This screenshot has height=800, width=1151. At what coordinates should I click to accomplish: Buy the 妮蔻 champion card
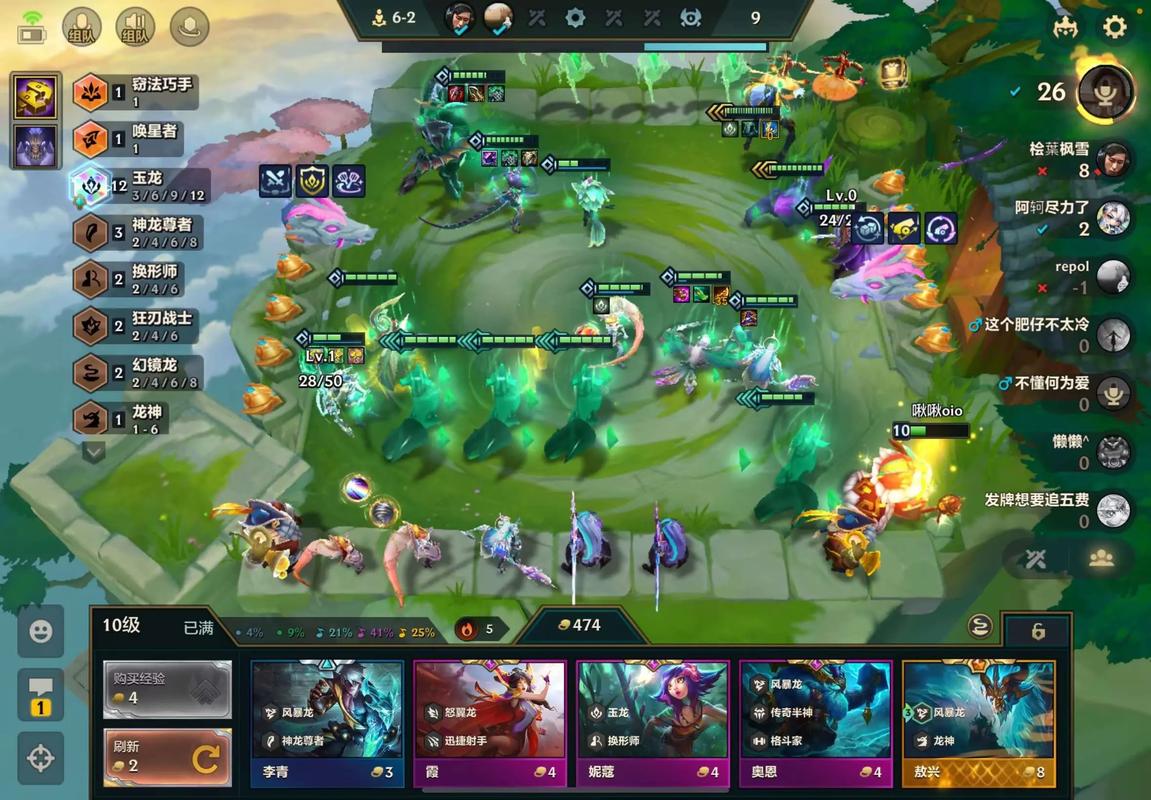(x=652, y=722)
